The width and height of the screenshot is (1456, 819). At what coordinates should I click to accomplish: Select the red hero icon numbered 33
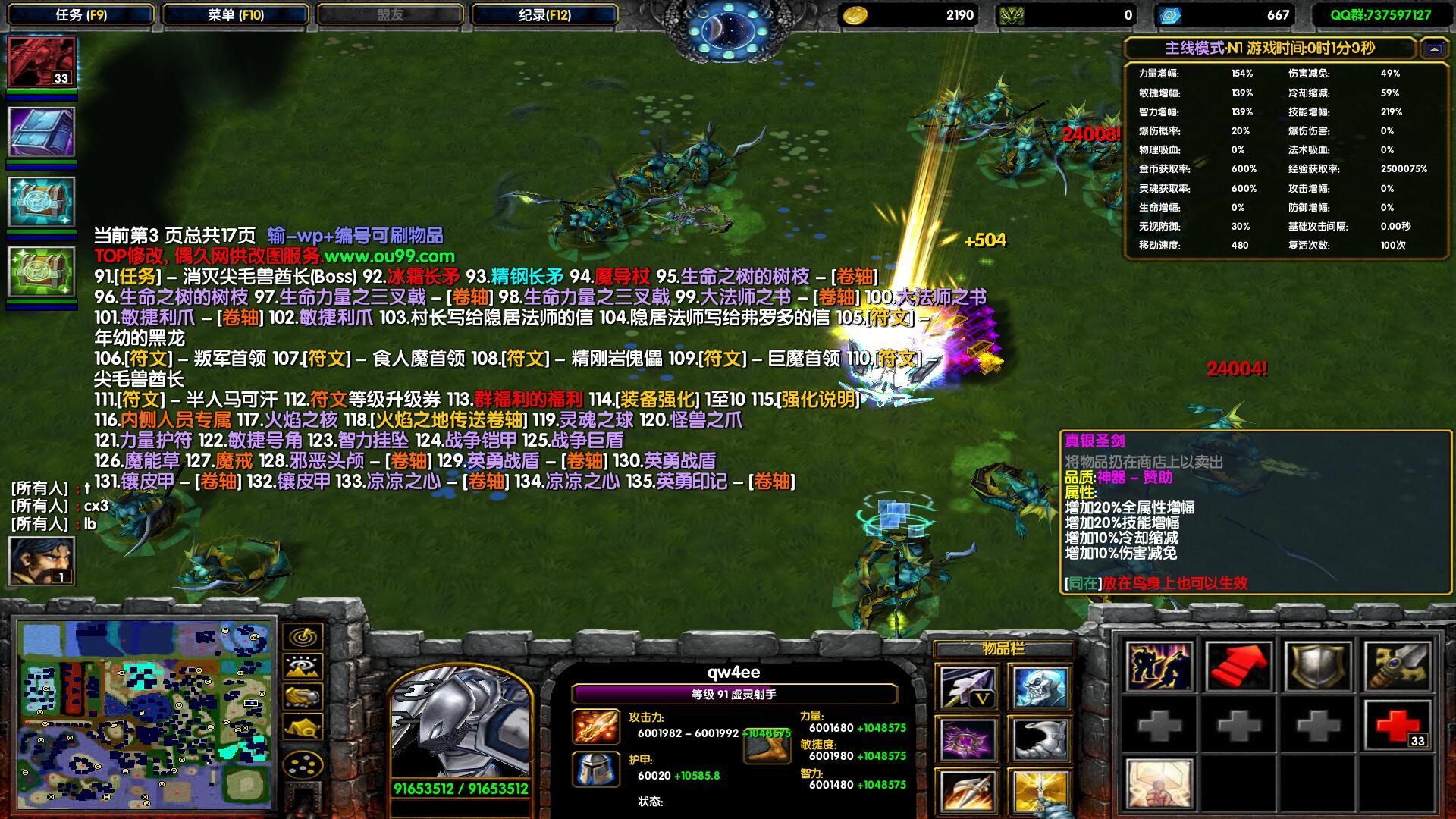point(42,61)
